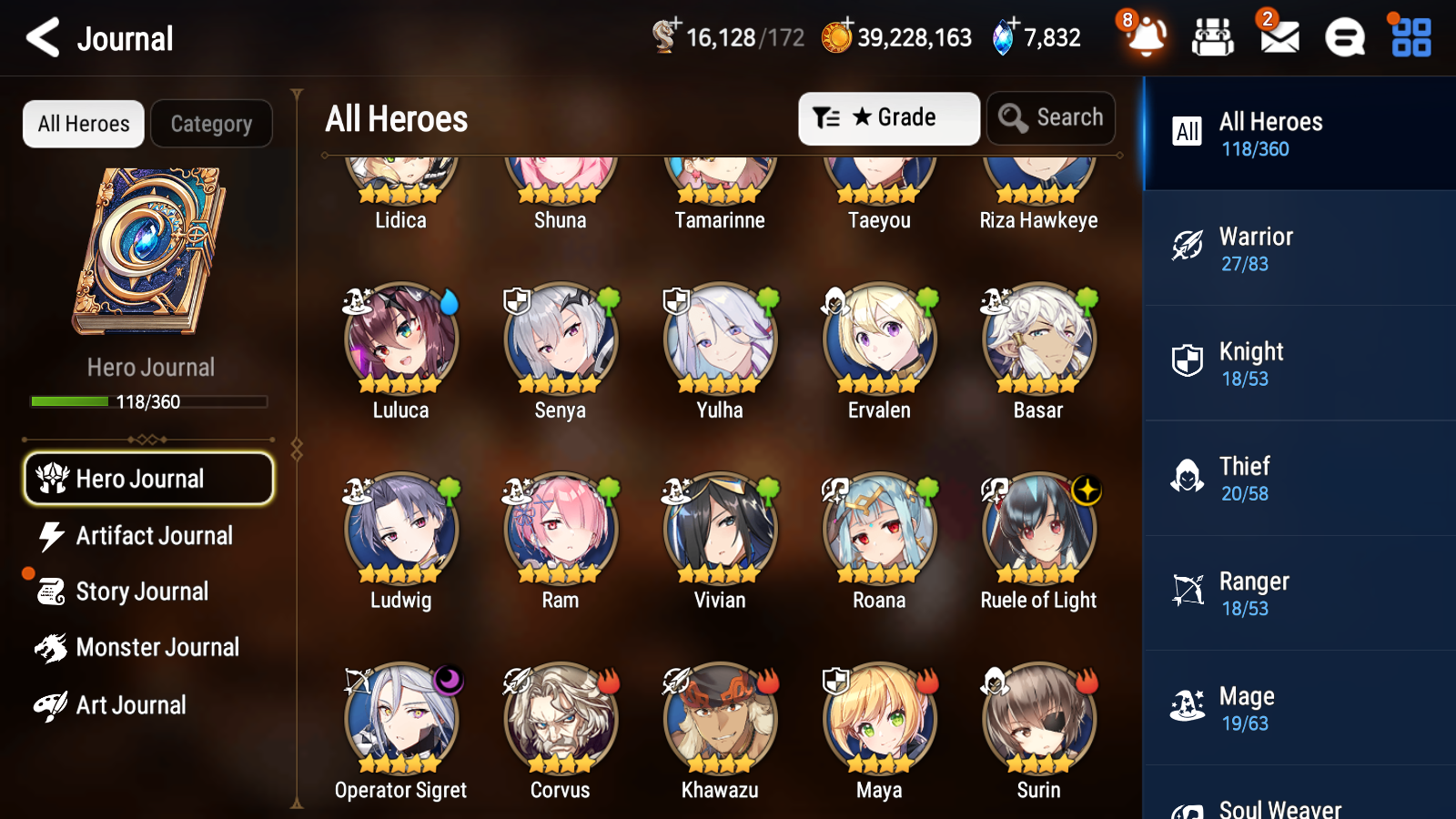Click the Hero Journal progress bar

click(148, 400)
